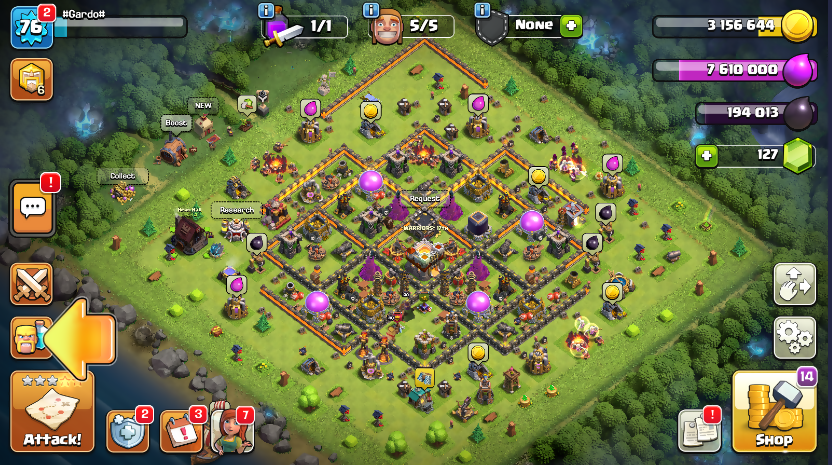The height and width of the screenshot is (465, 832).
Task: Open the notes icon with red alert
Action: 699,431
